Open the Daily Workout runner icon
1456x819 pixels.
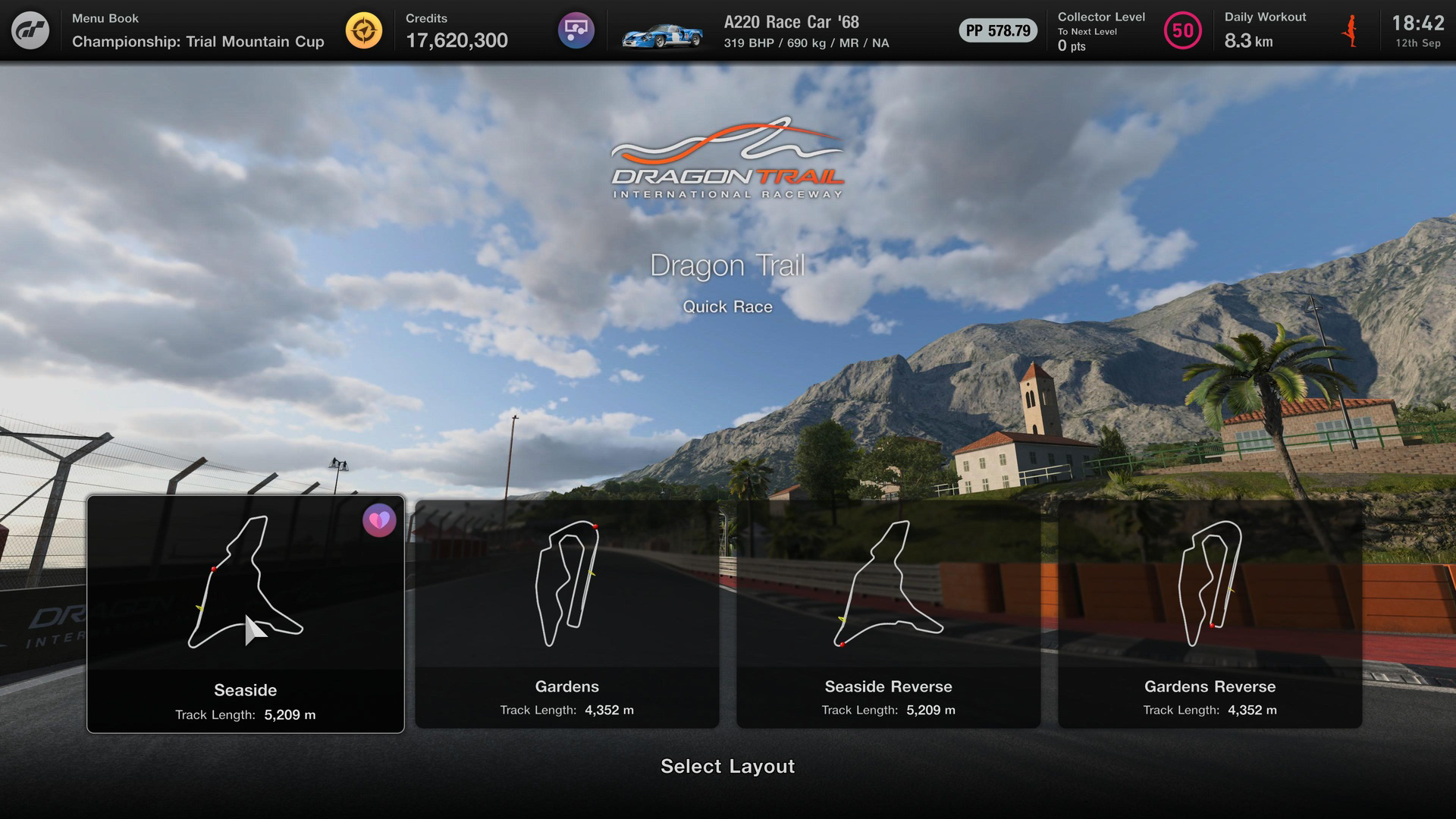point(1349,31)
